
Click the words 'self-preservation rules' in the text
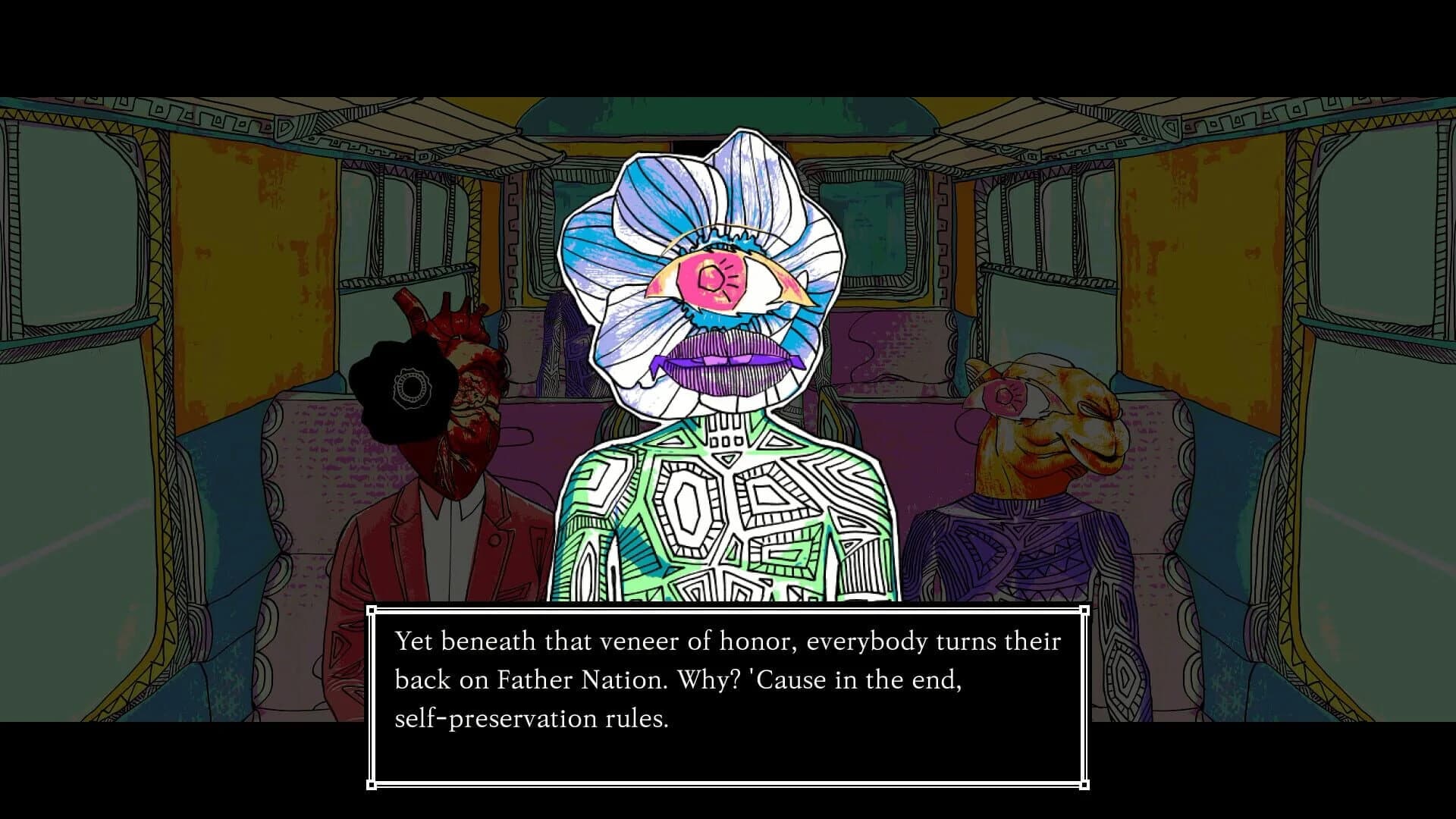(x=531, y=720)
